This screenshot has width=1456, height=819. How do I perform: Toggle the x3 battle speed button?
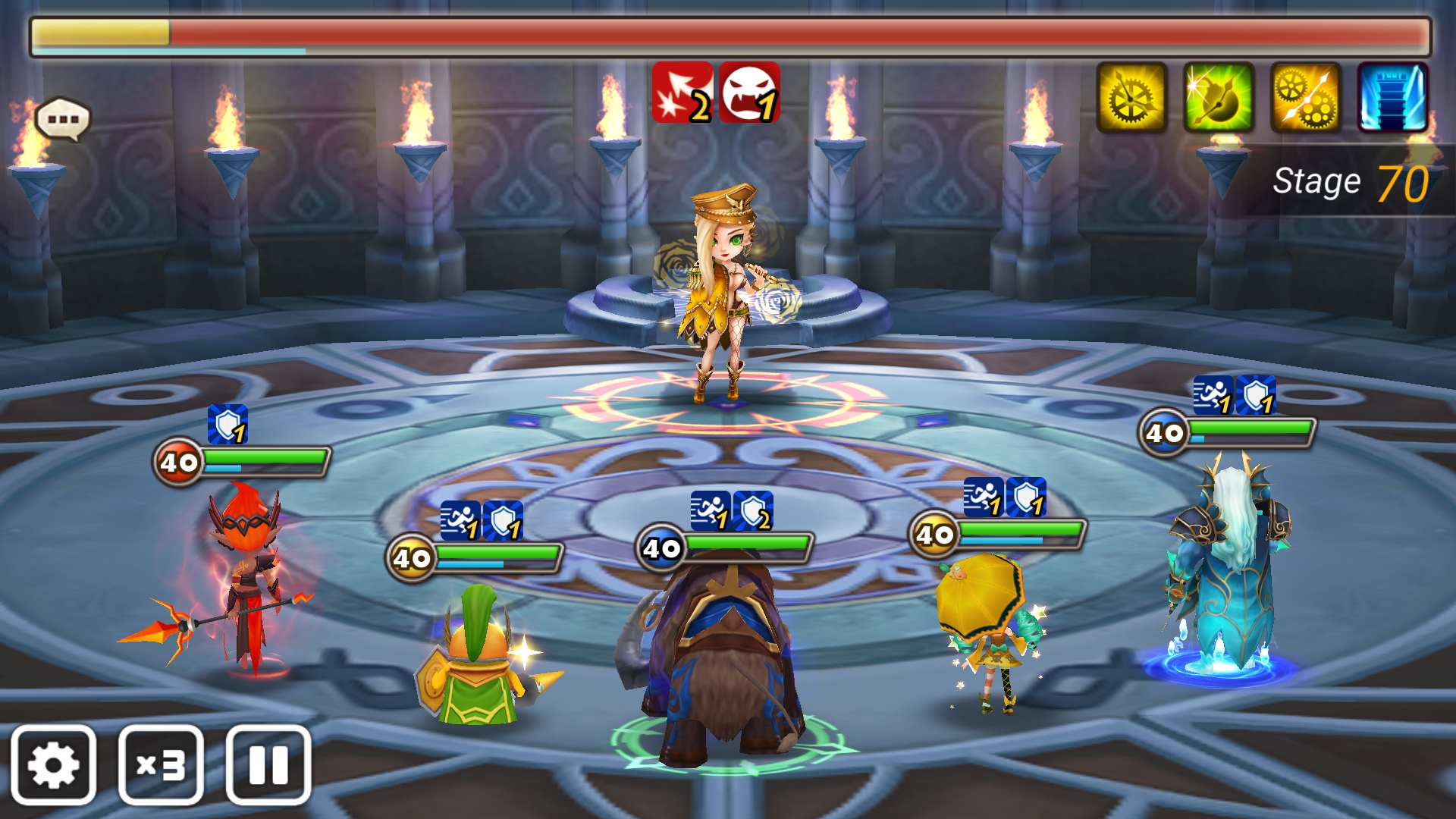(x=161, y=765)
